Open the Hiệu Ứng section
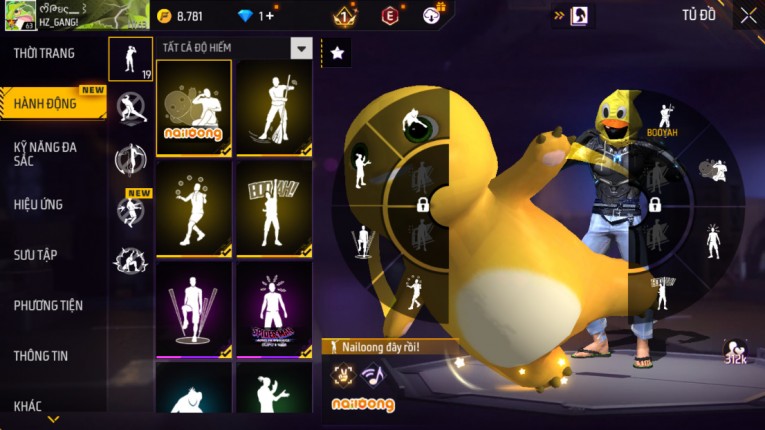This screenshot has width=765, height=430. (38, 204)
